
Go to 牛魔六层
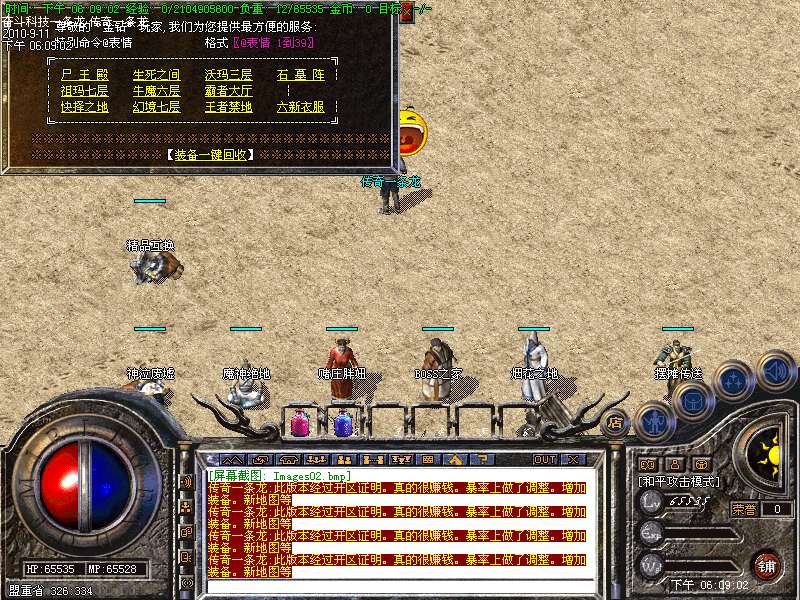[x=156, y=91]
